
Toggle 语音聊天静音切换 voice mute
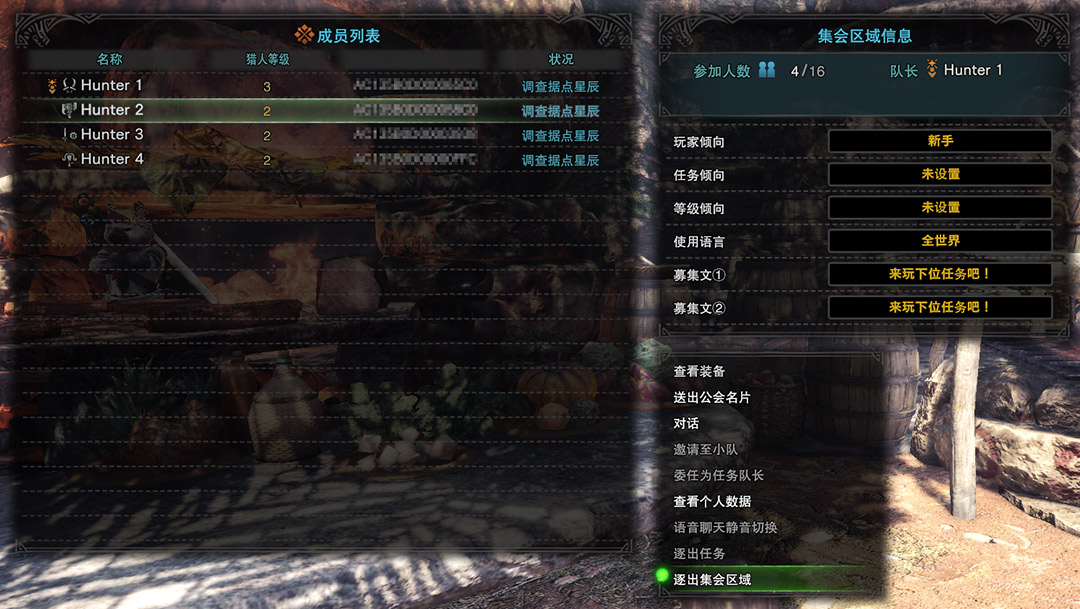coord(725,527)
